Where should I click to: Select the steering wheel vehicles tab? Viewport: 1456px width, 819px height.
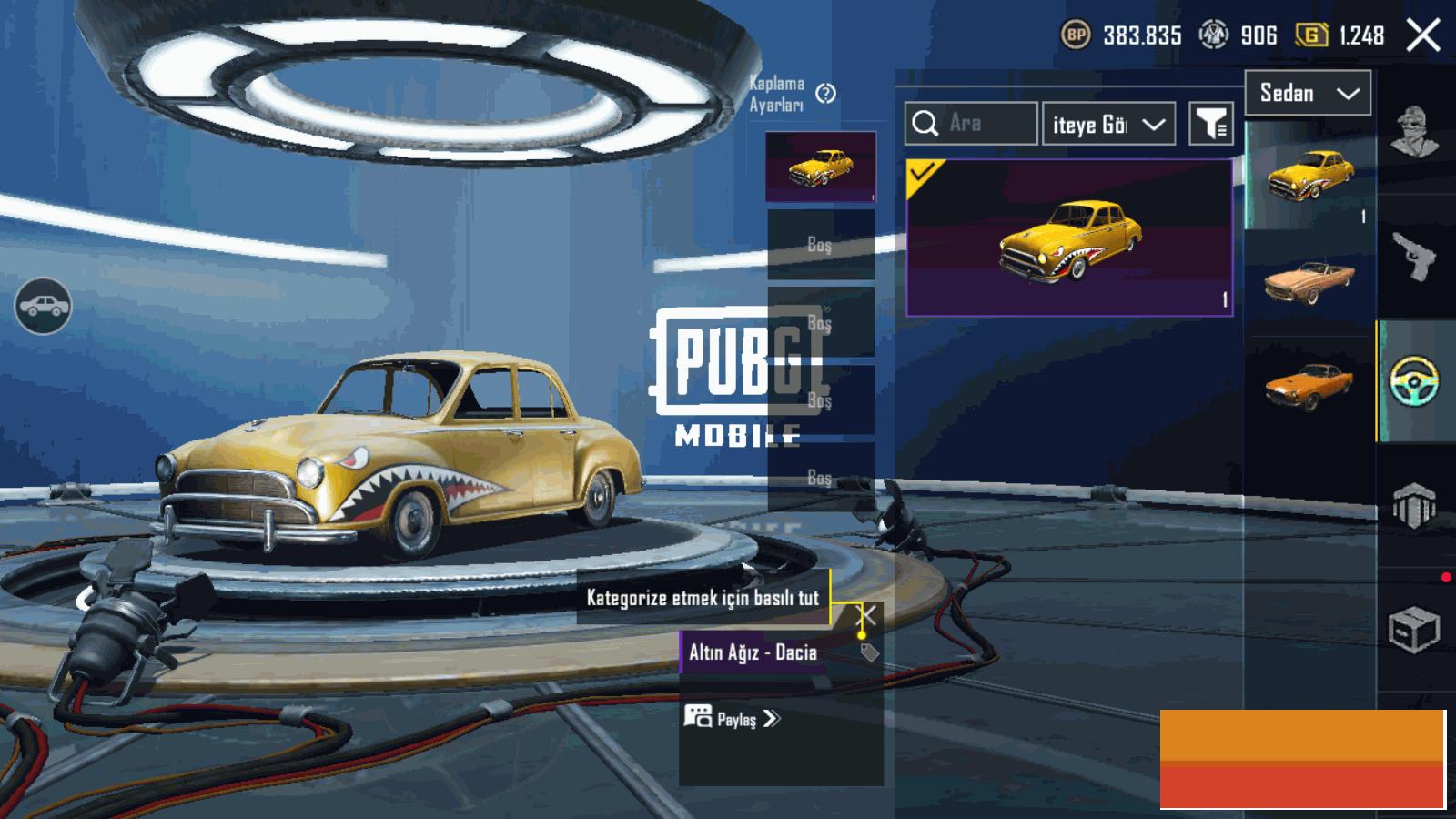point(1415,381)
